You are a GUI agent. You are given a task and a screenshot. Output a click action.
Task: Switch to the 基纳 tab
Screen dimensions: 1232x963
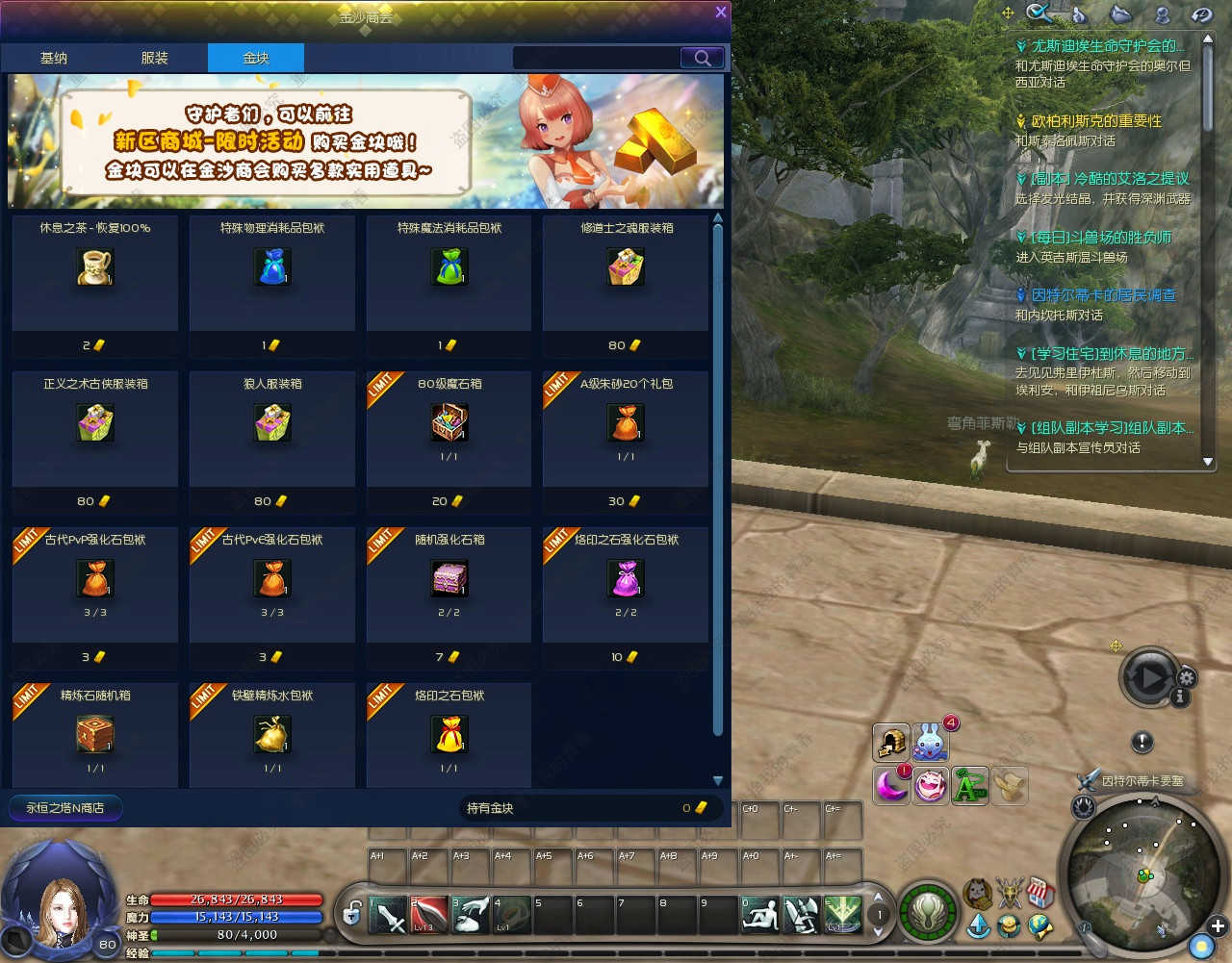(x=54, y=58)
